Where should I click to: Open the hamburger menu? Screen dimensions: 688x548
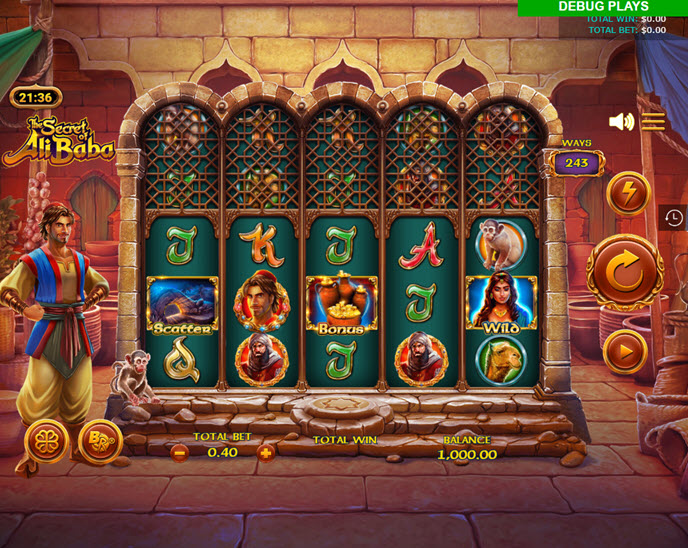[653, 122]
